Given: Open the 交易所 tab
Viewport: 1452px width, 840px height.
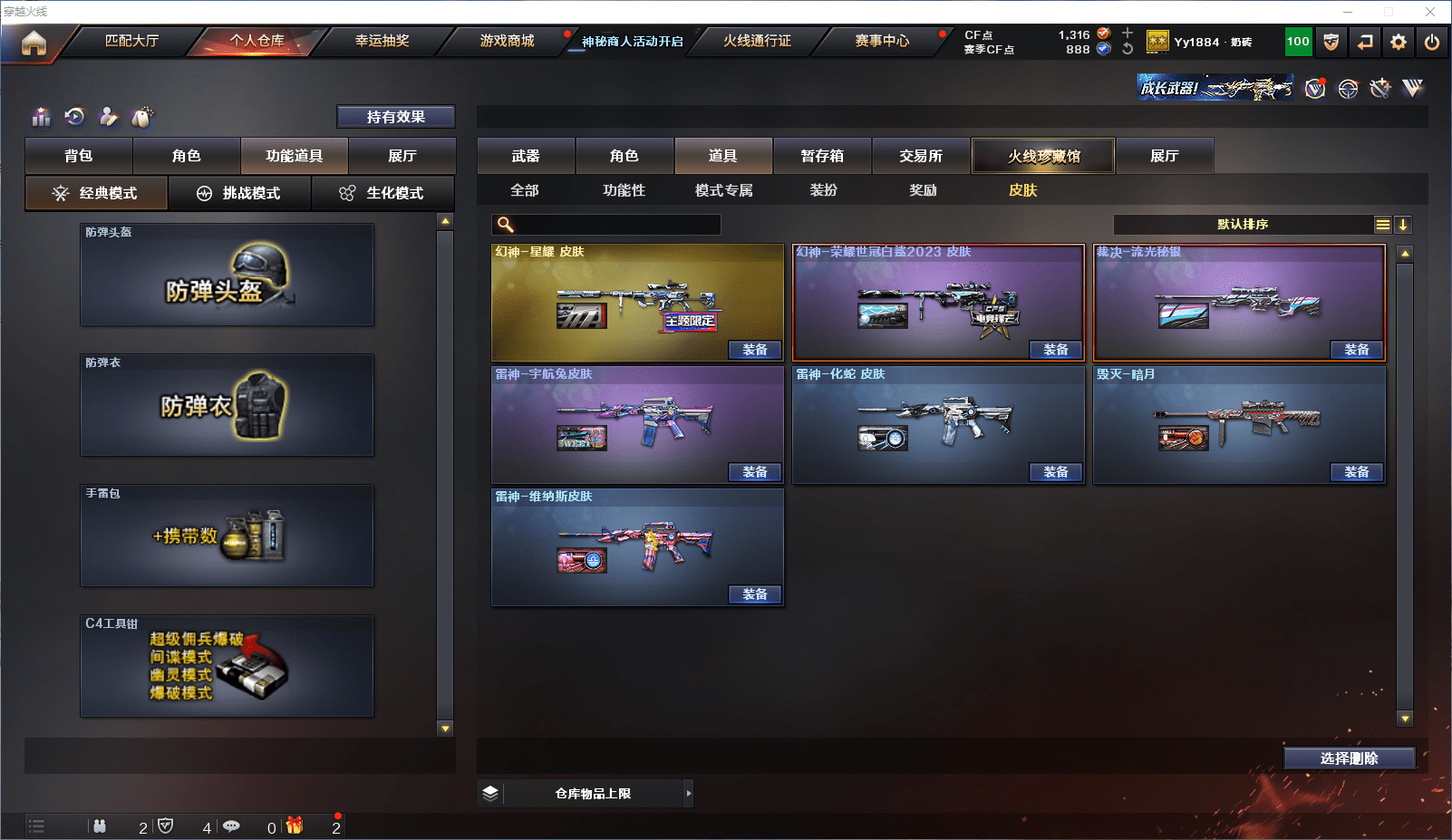Looking at the screenshot, I should pyautogui.click(x=921, y=156).
